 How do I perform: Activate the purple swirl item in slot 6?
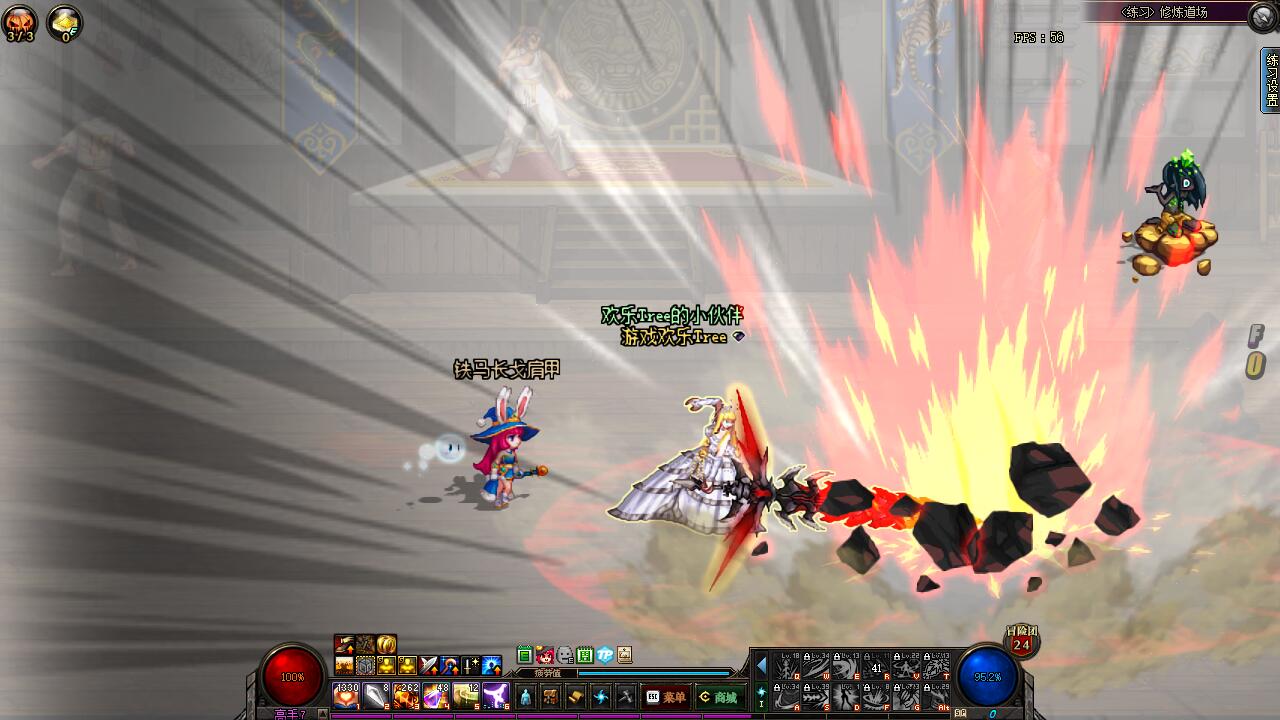[496, 695]
